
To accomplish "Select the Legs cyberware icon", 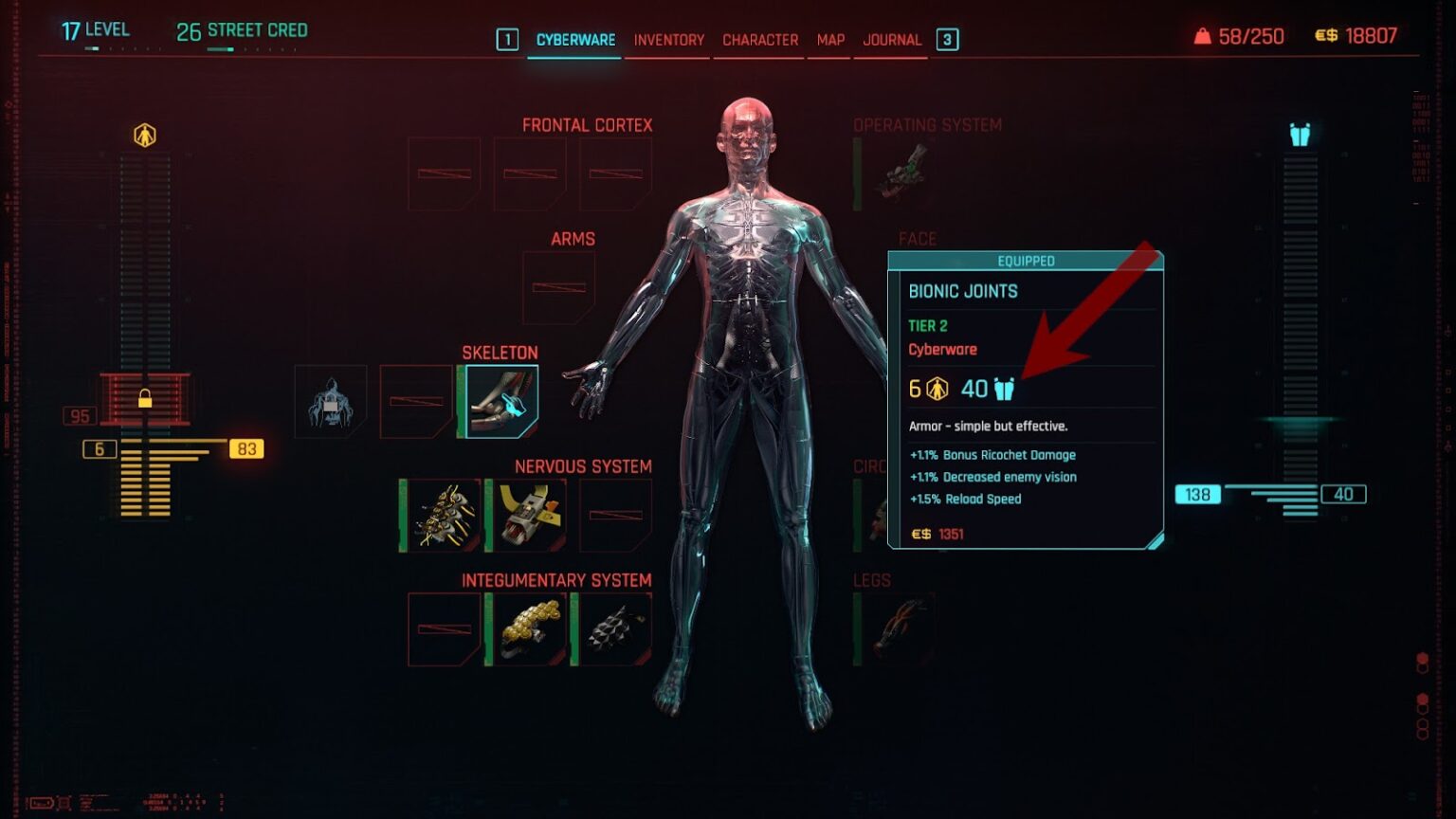I will 898,626.
